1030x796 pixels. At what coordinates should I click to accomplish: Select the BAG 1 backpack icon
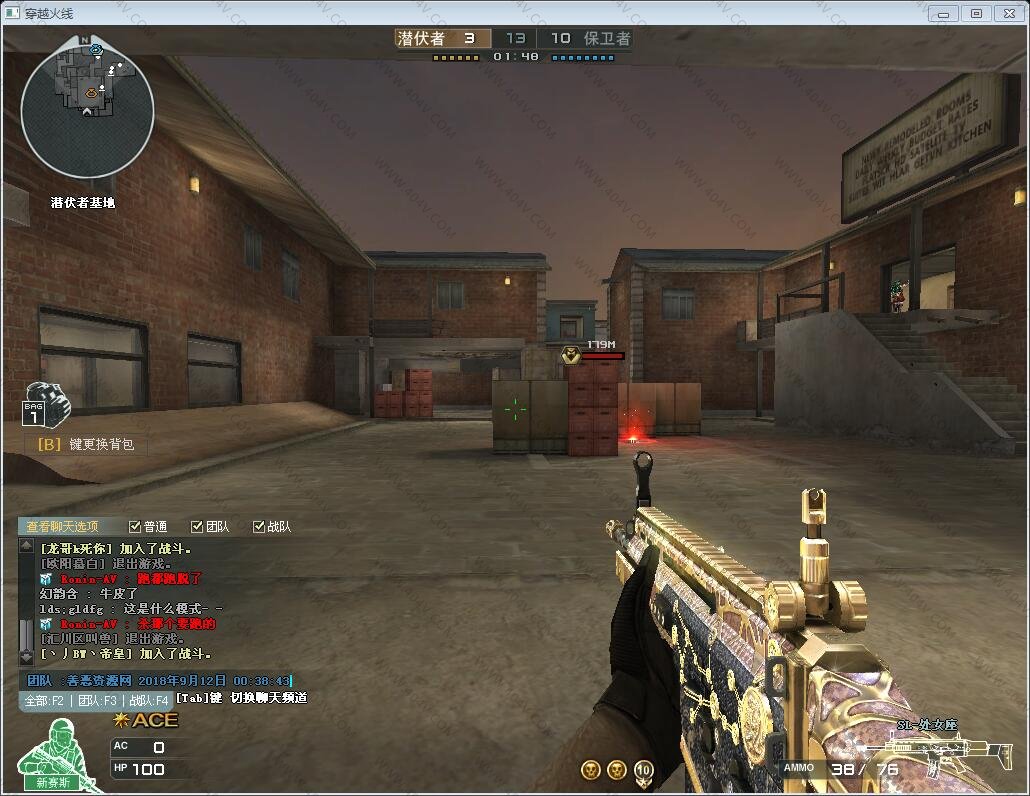click(x=44, y=405)
